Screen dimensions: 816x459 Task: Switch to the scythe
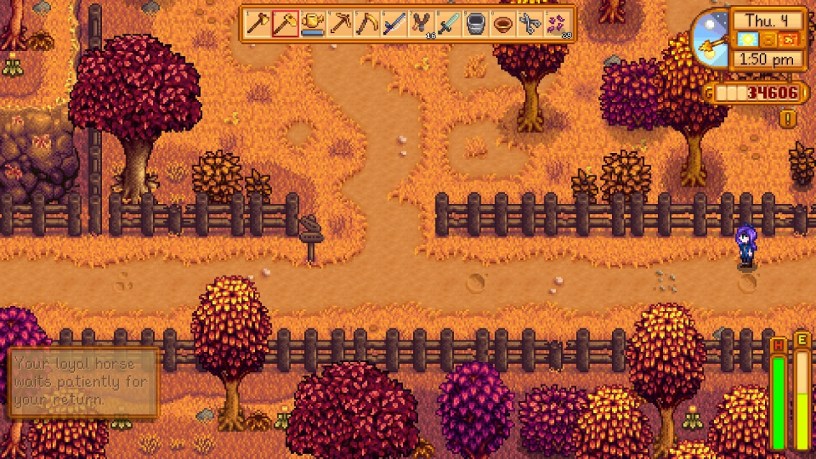[367, 23]
